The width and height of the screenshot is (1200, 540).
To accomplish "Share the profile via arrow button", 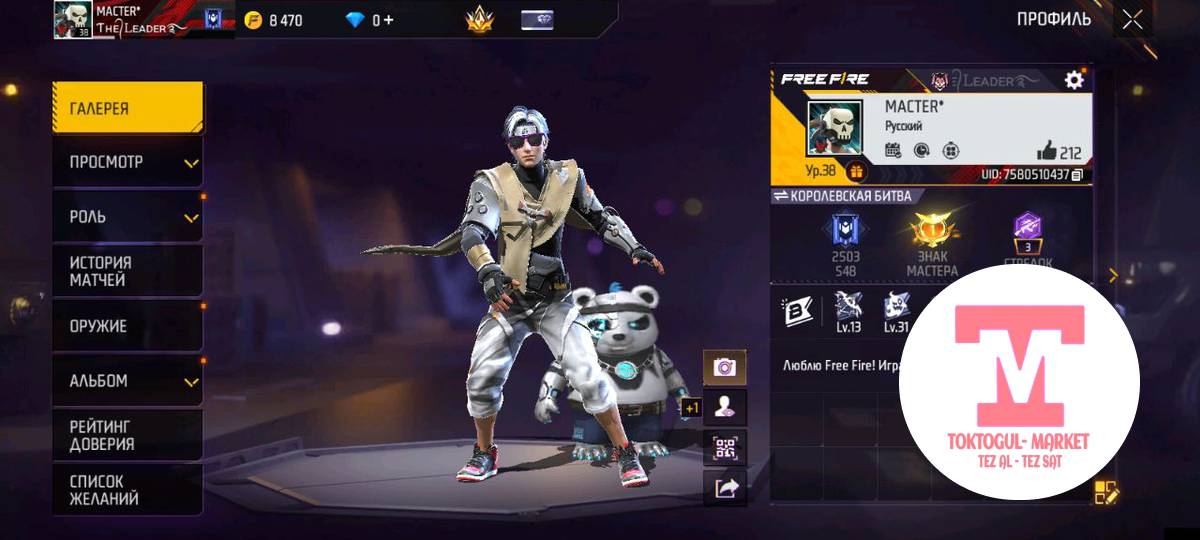I will coord(724,487).
